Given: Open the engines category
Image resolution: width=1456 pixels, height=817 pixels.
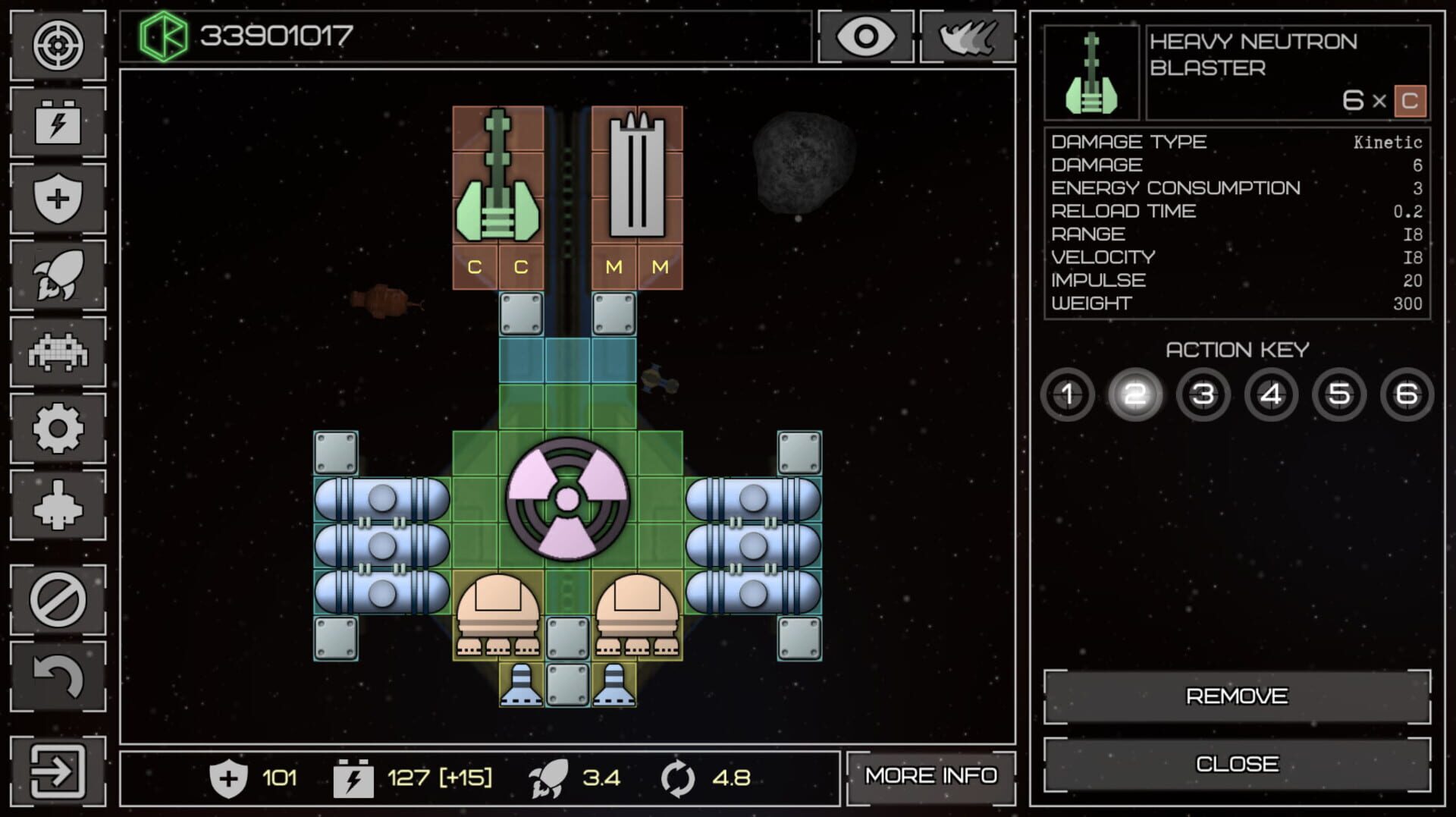Looking at the screenshot, I should [x=58, y=275].
